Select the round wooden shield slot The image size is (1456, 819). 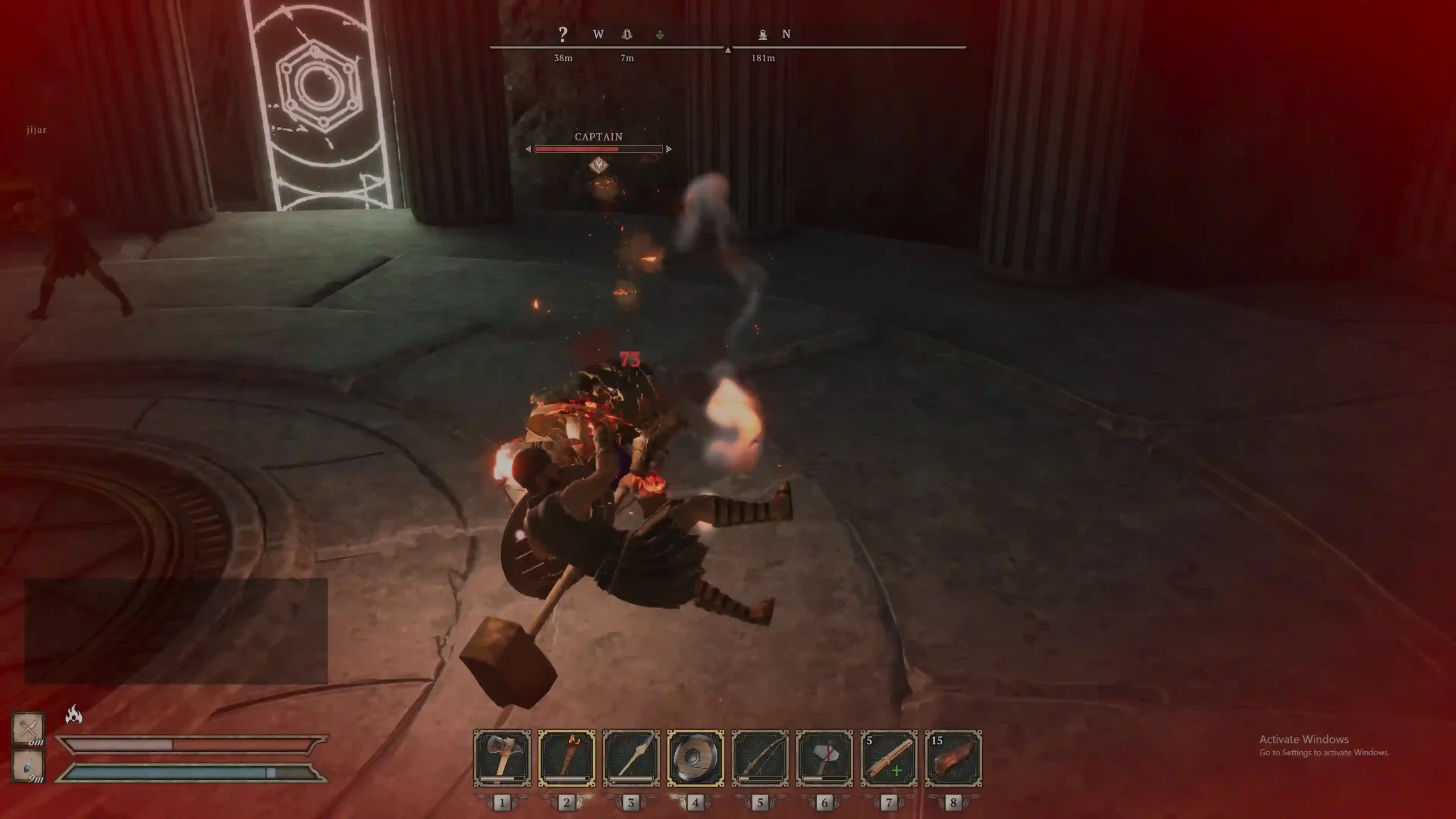(695, 758)
